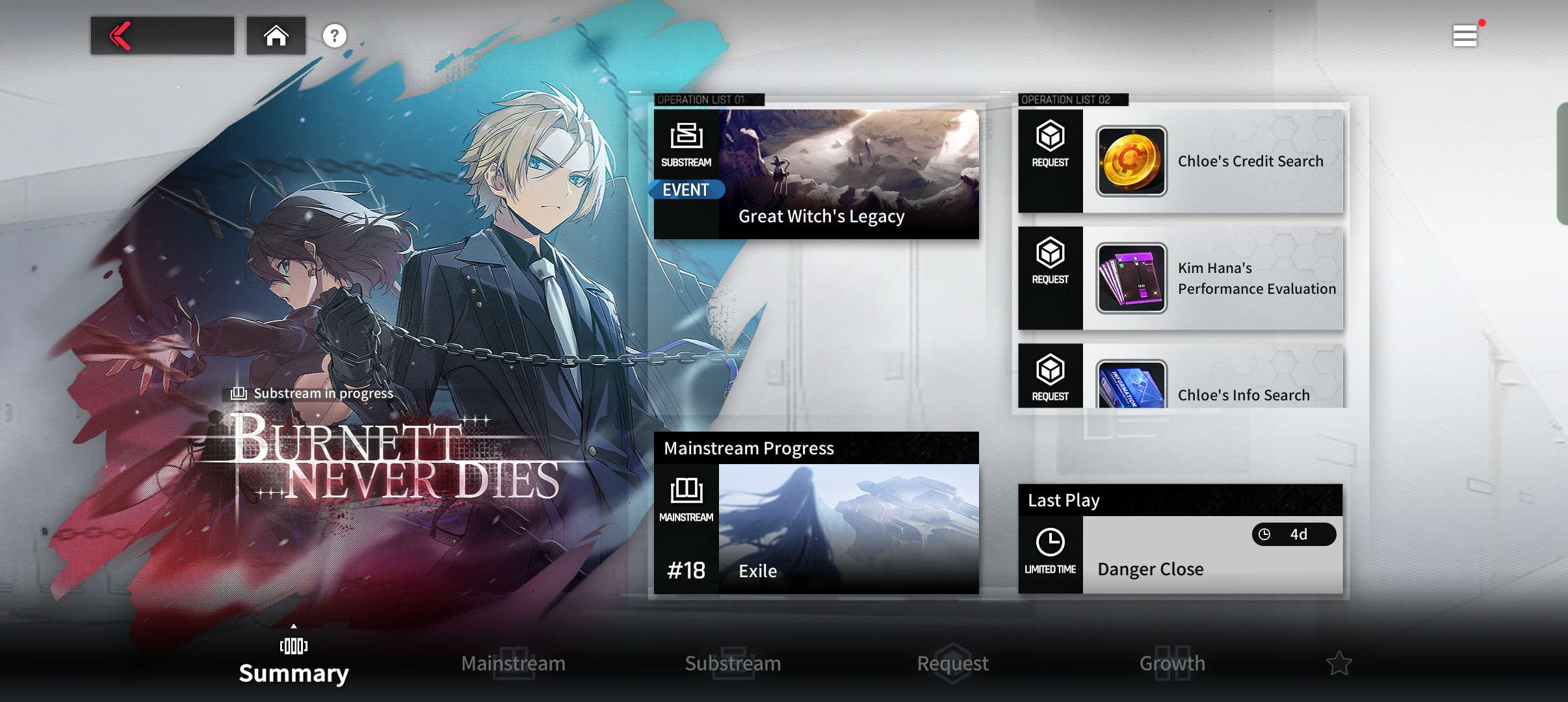The image size is (1568, 702).
Task: Select the Summary tab
Action: (x=294, y=663)
